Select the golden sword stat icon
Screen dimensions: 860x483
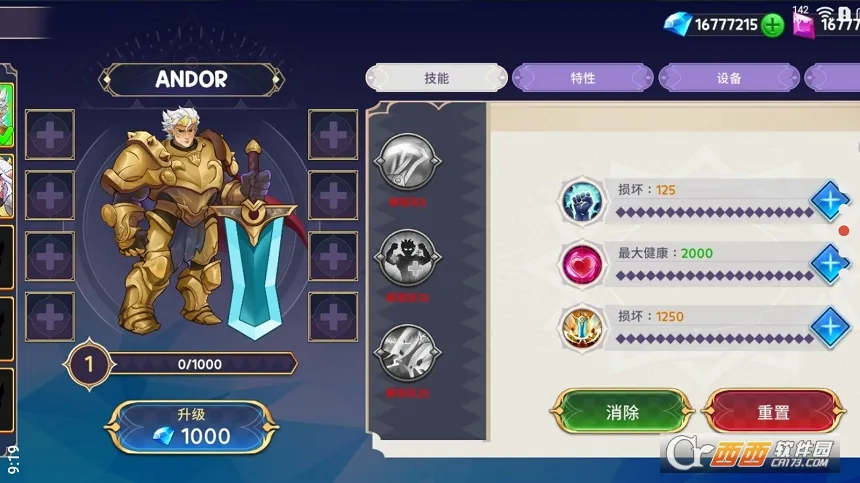click(x=581, y=327)
